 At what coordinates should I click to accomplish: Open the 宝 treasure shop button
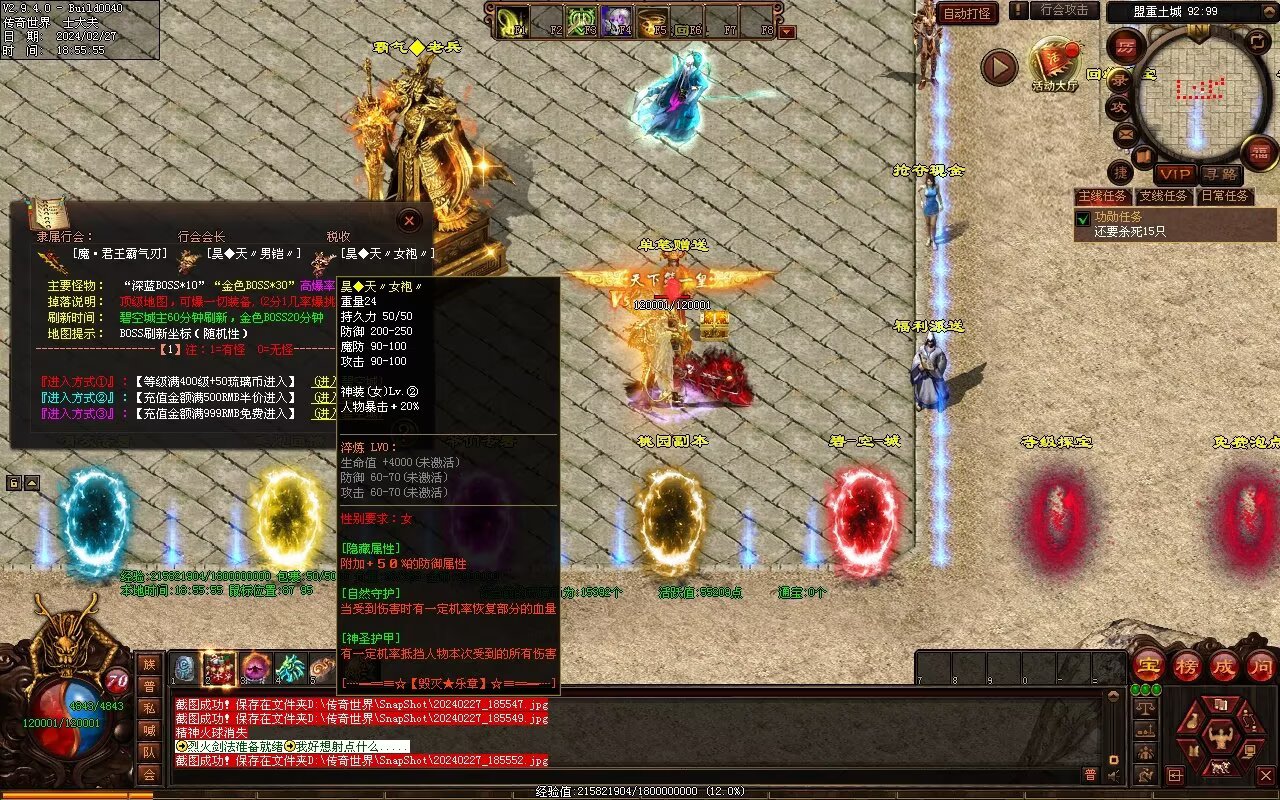(x=1148, y=665)
